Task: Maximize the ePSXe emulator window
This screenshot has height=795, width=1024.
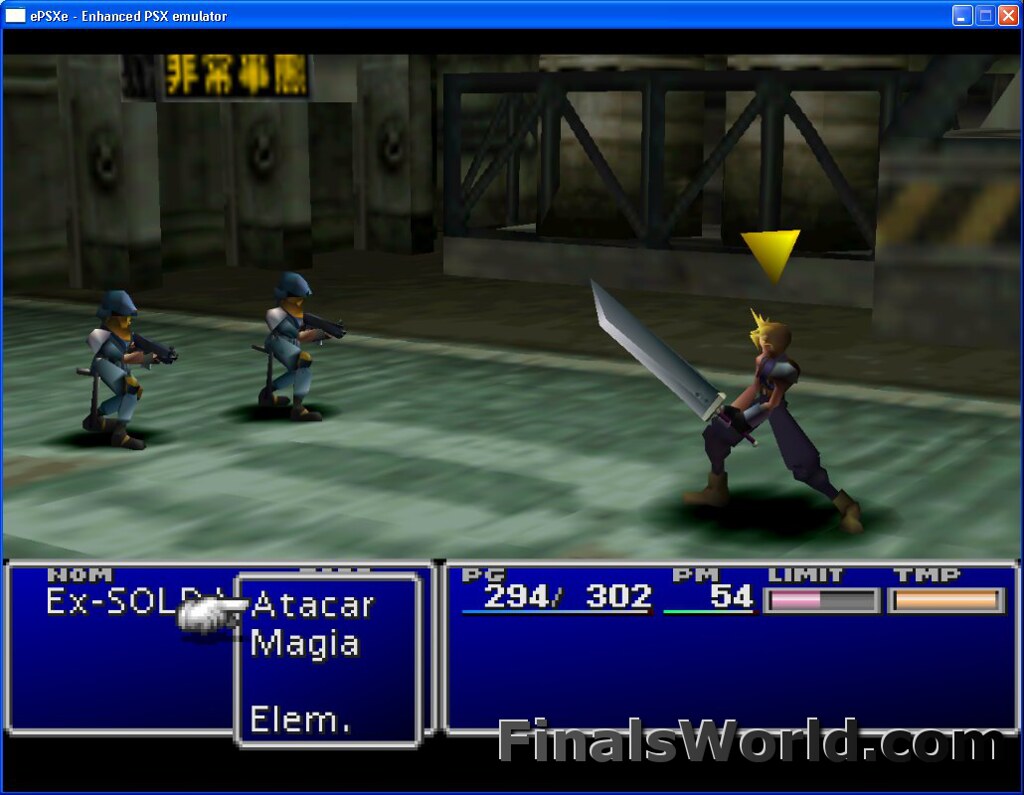Action: [x=985, y=15]
